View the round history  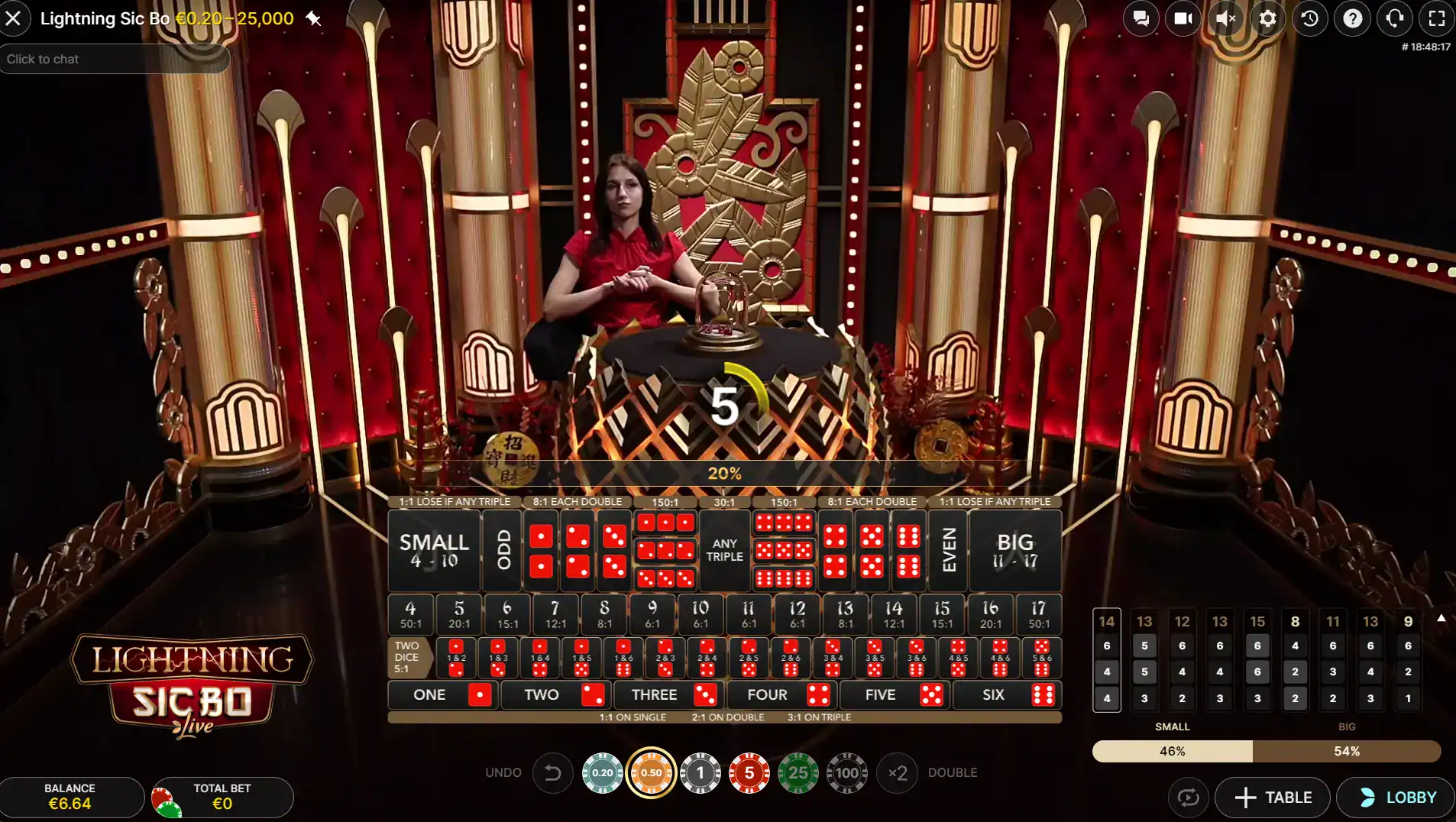(x=1311, y=18)
